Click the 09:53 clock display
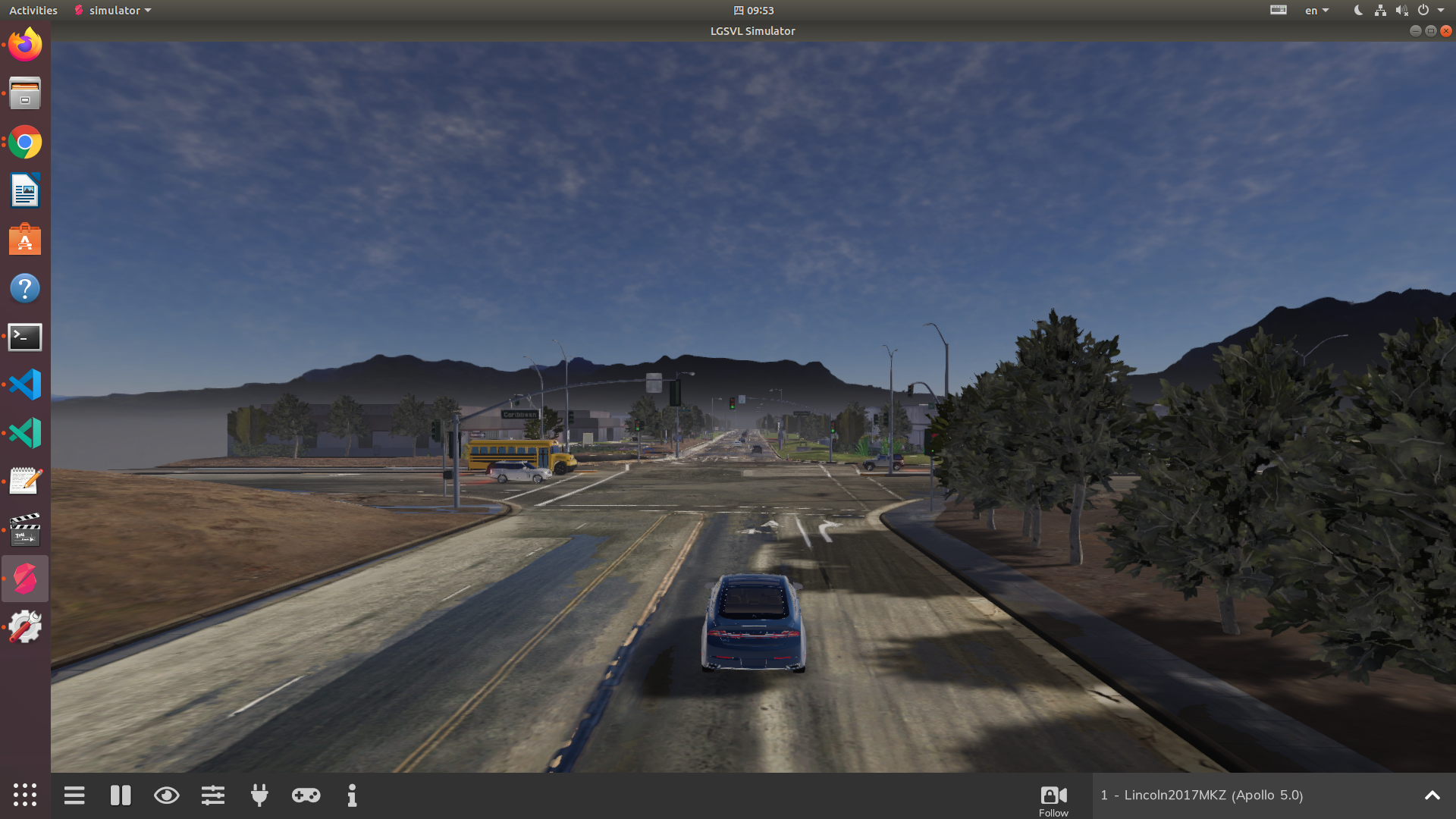 click(752, 10)
